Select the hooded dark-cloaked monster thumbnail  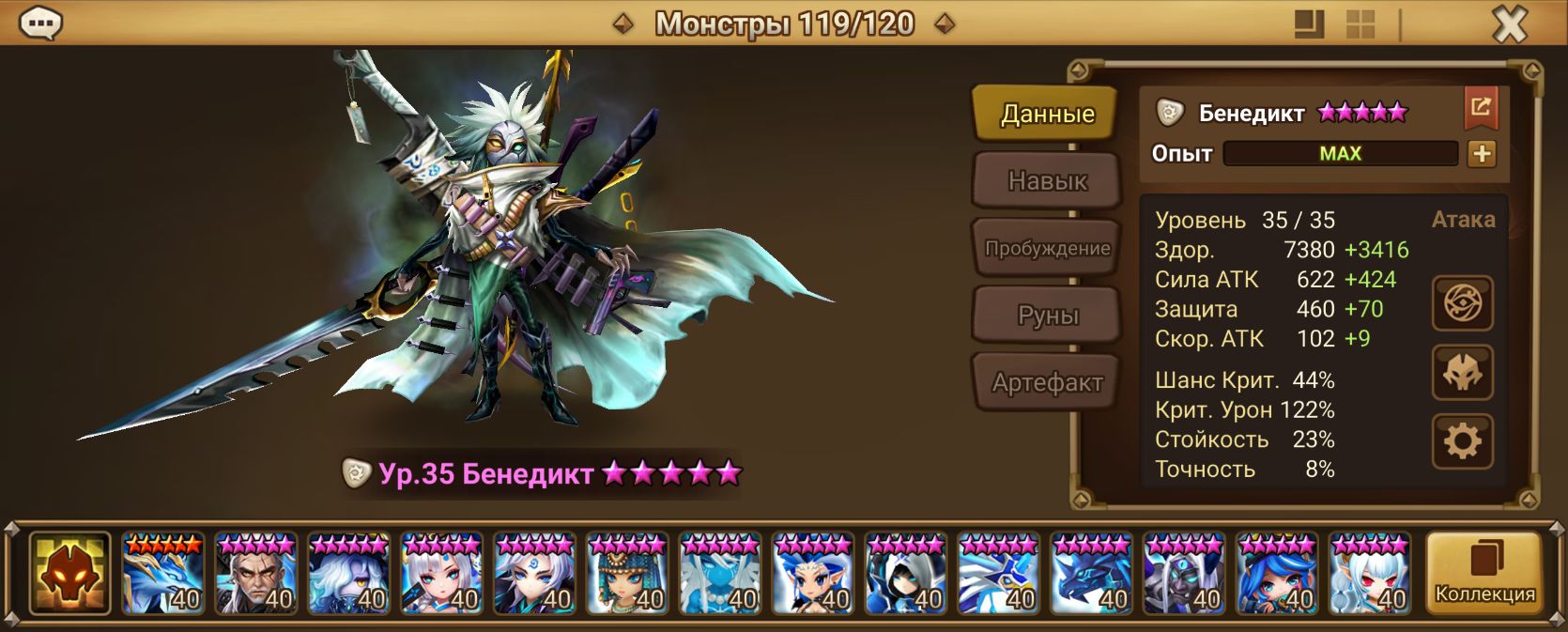point(906,574)
